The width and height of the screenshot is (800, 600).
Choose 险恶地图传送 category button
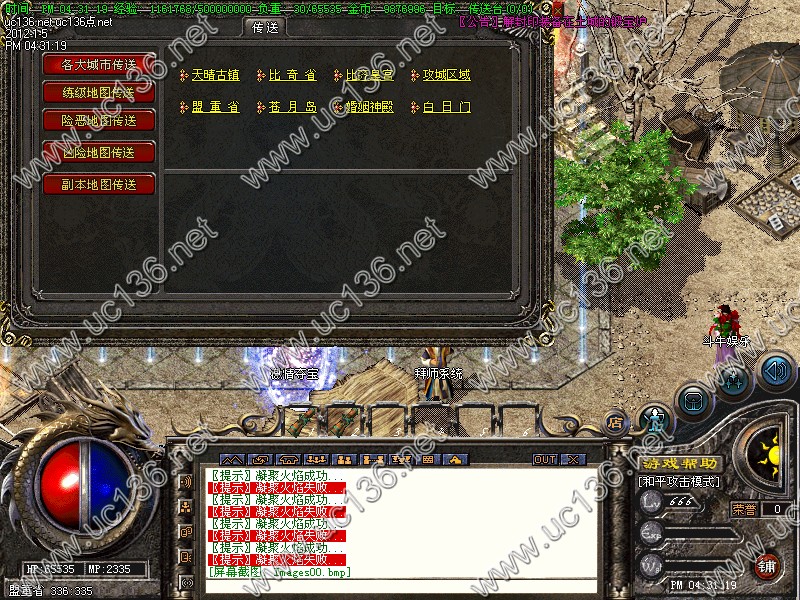tap(100, 120)
